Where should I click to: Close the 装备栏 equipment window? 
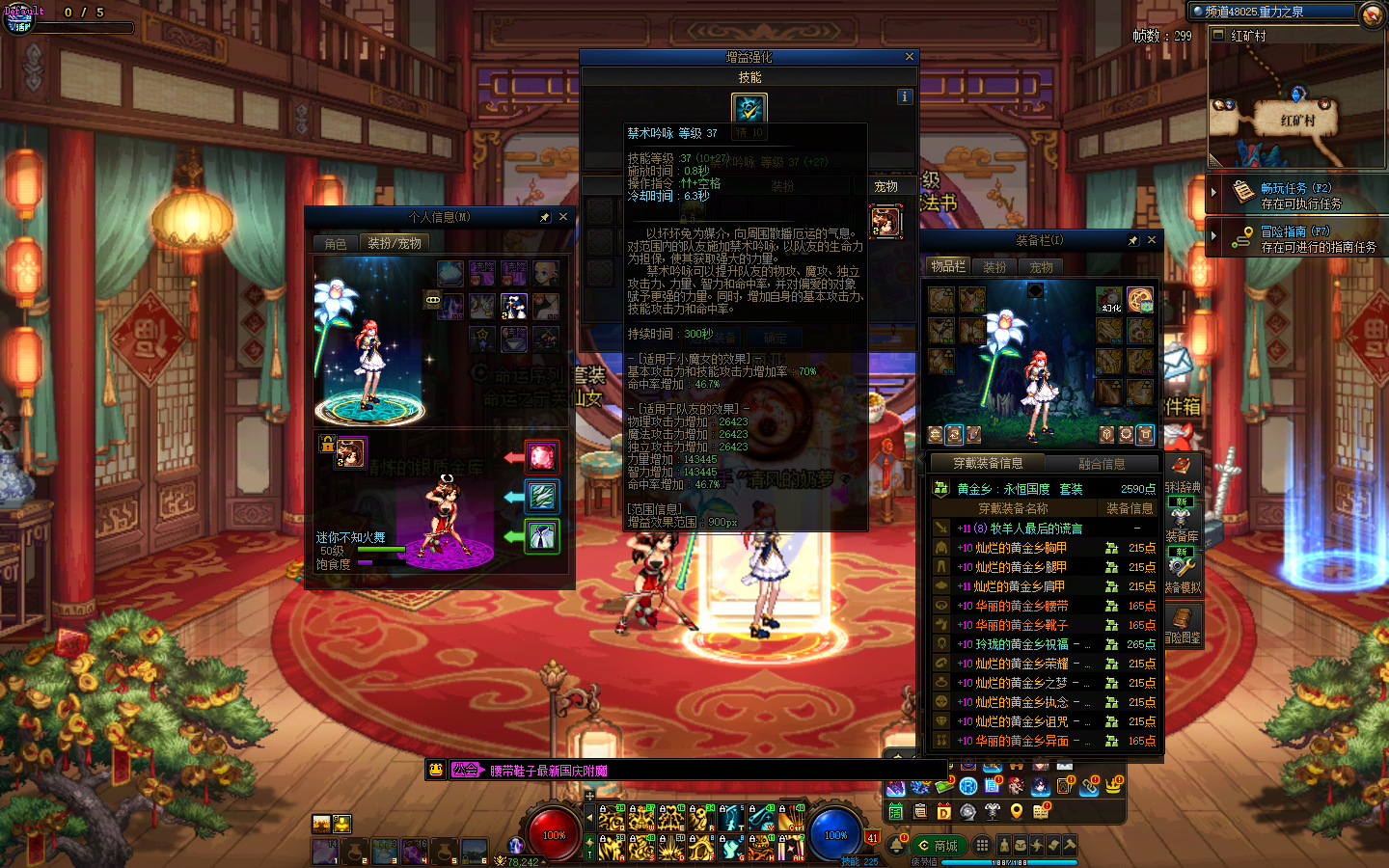click(1151, 240)
